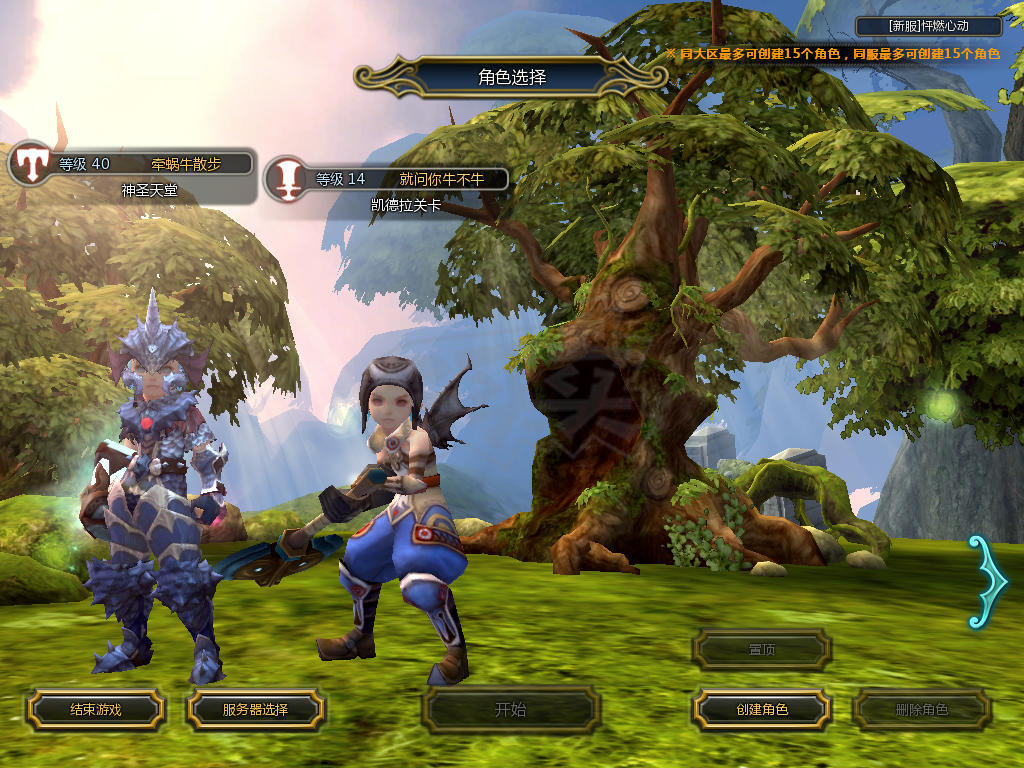
Task: Open 服务器选择 server selection
Action: click(x=255, y=710)
